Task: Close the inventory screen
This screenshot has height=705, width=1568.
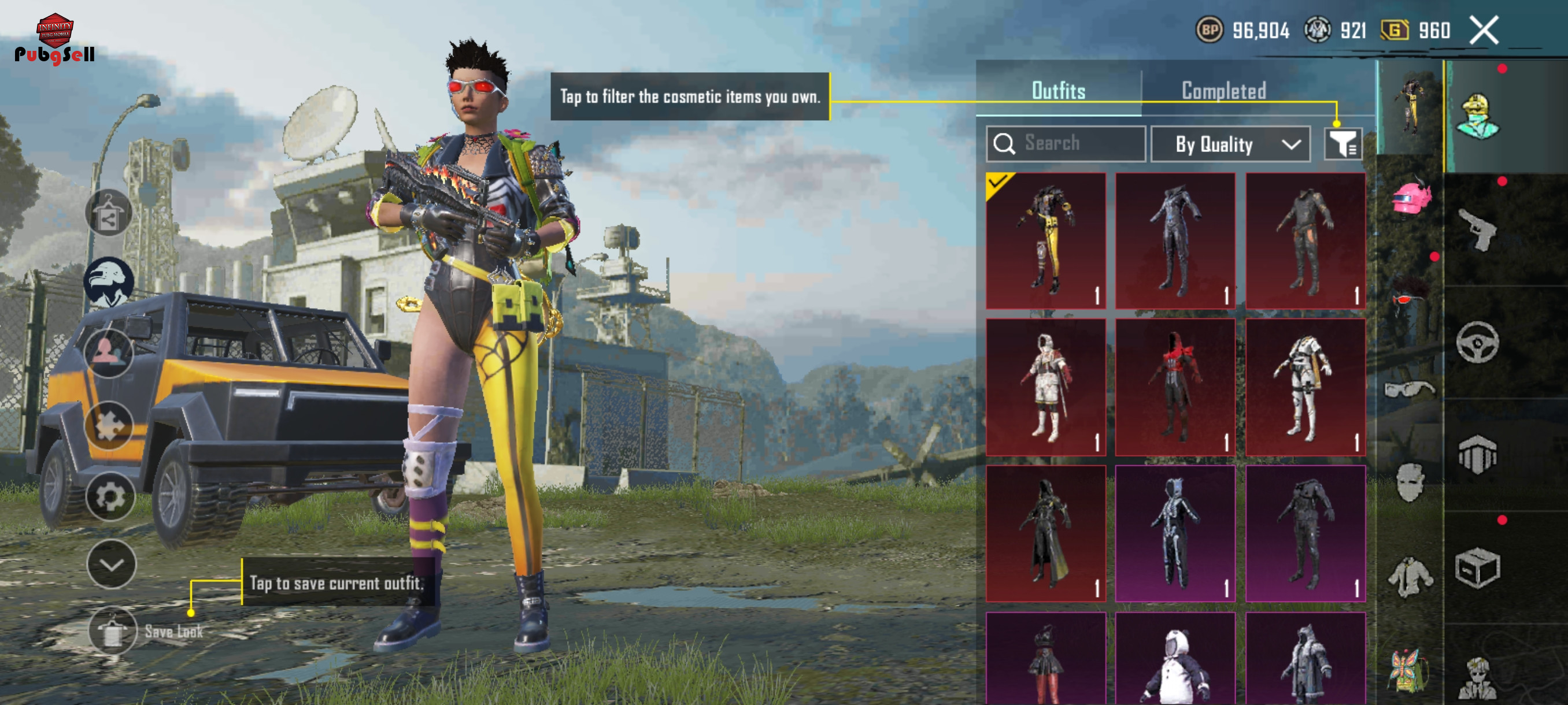Action: point(1484,30)
